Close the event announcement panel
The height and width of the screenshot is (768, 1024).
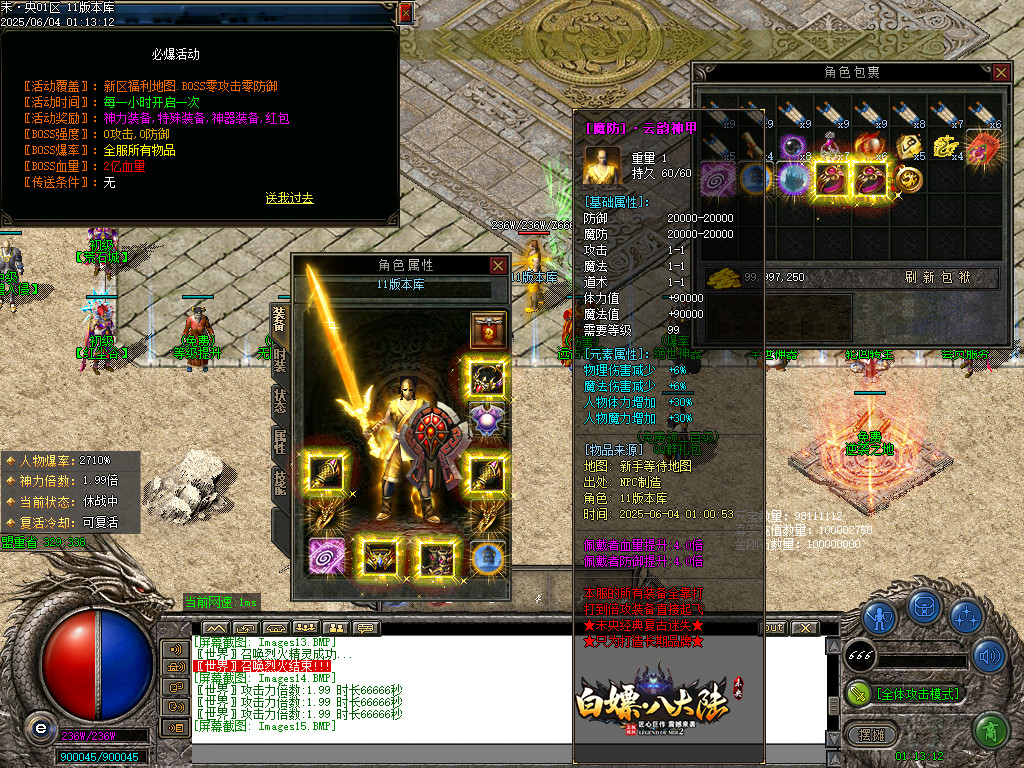click(x=405, y=13)
